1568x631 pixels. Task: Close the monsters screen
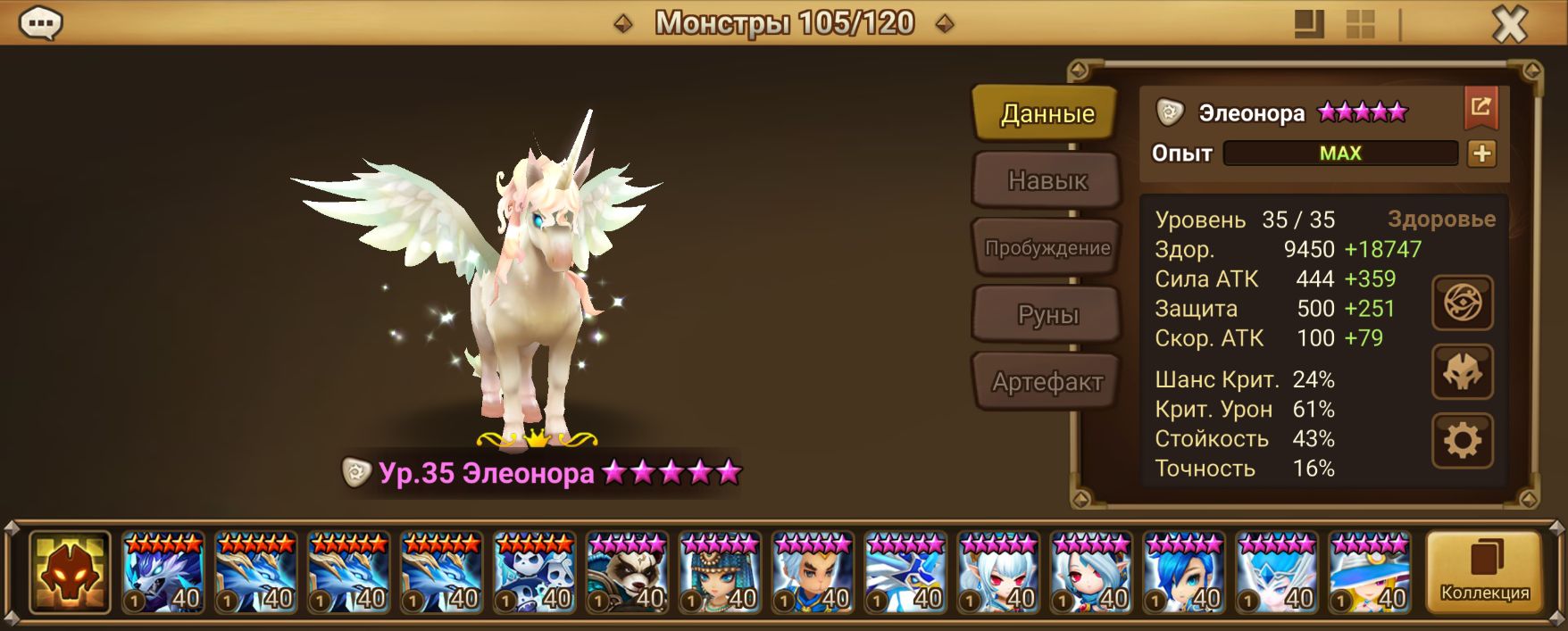(1509, 24)
